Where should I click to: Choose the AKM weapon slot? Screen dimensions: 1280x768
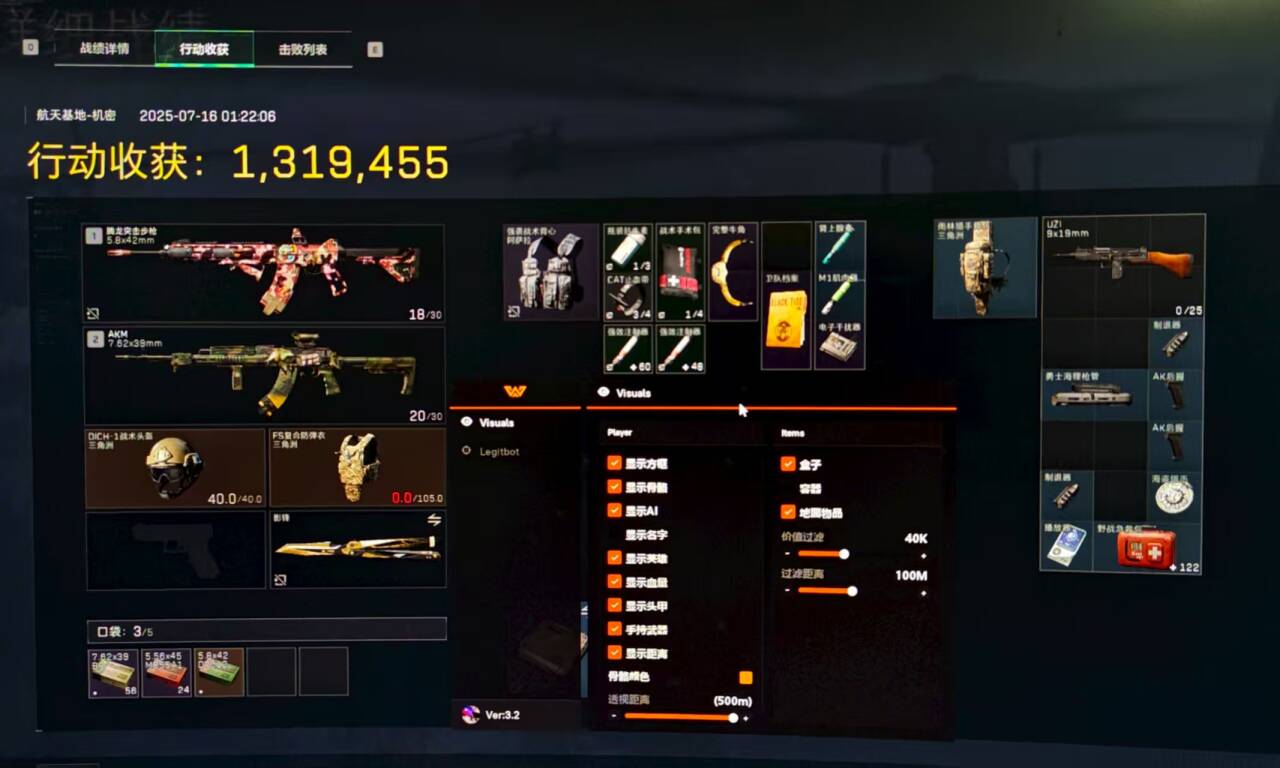point(264,374)
